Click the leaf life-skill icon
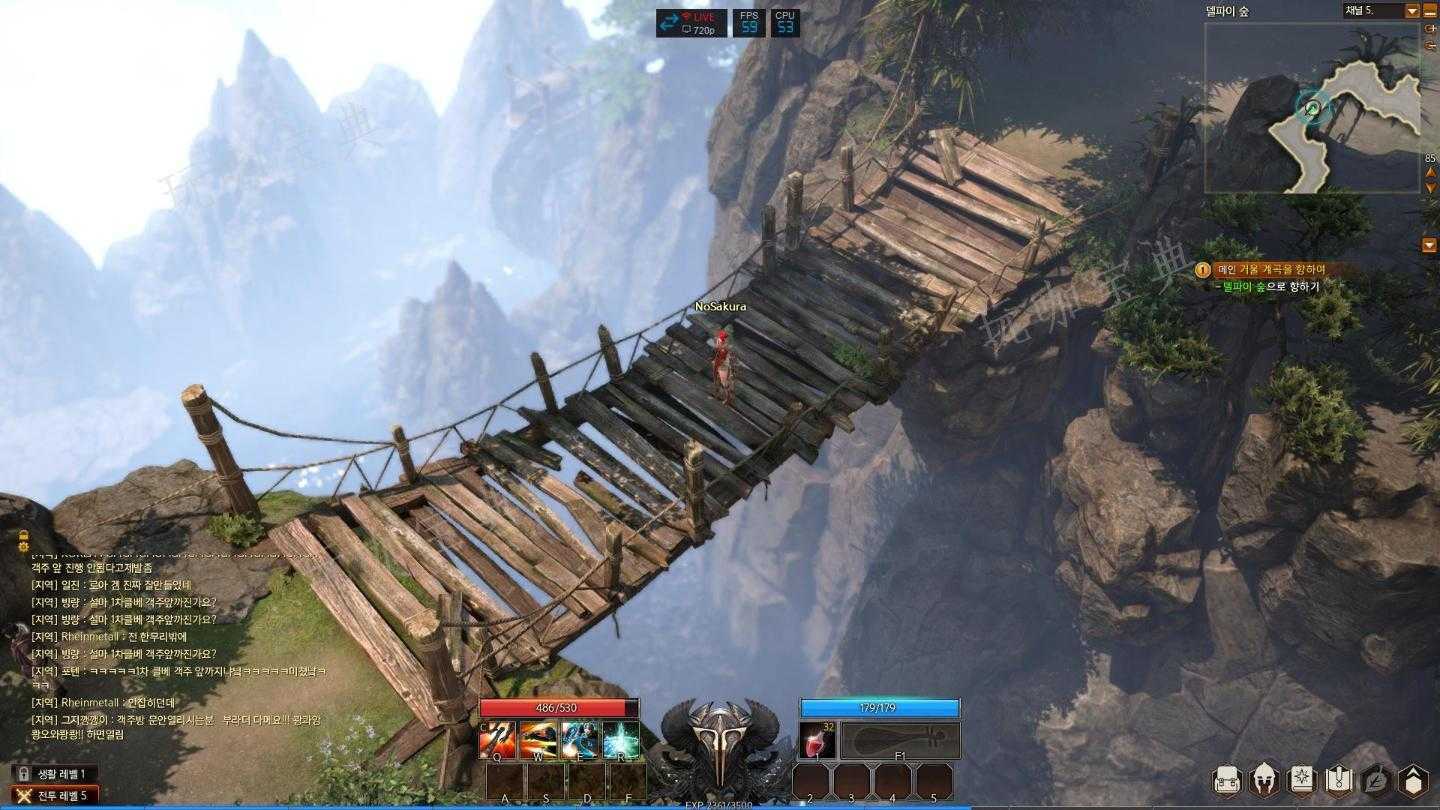Image resolution: width=1440 pixels, height=810 pixels. click(x=1376, y=780)
